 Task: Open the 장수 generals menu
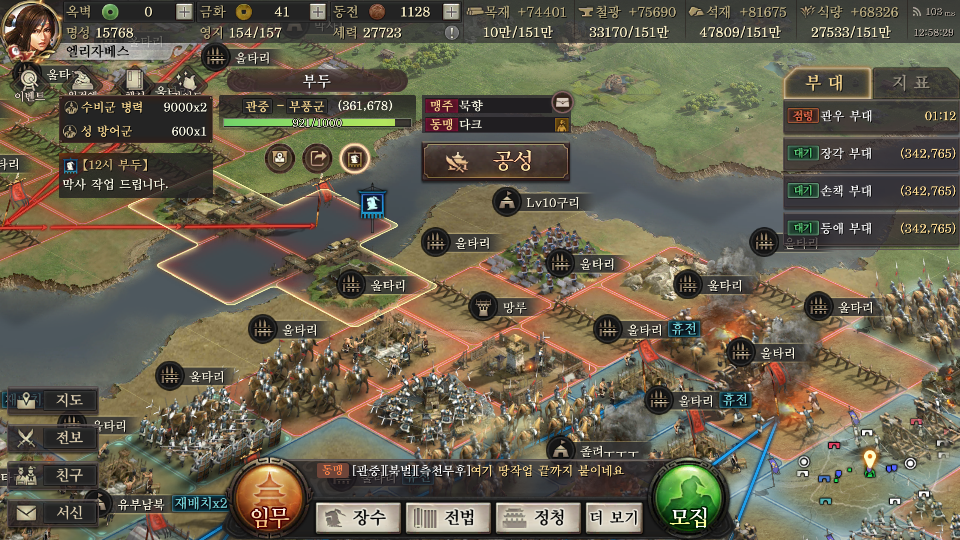356,518
